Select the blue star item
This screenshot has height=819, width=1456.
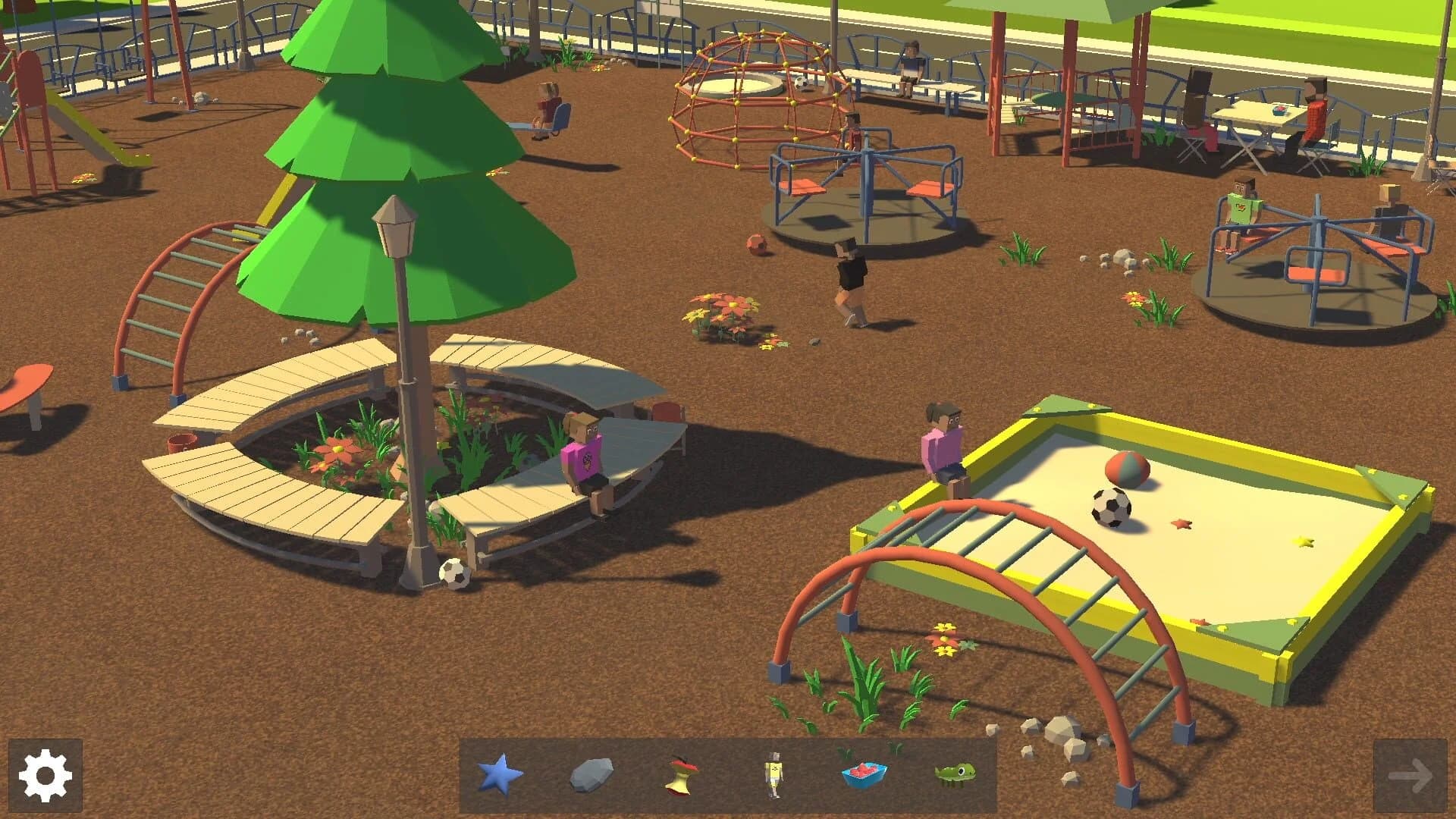point(500,775)
